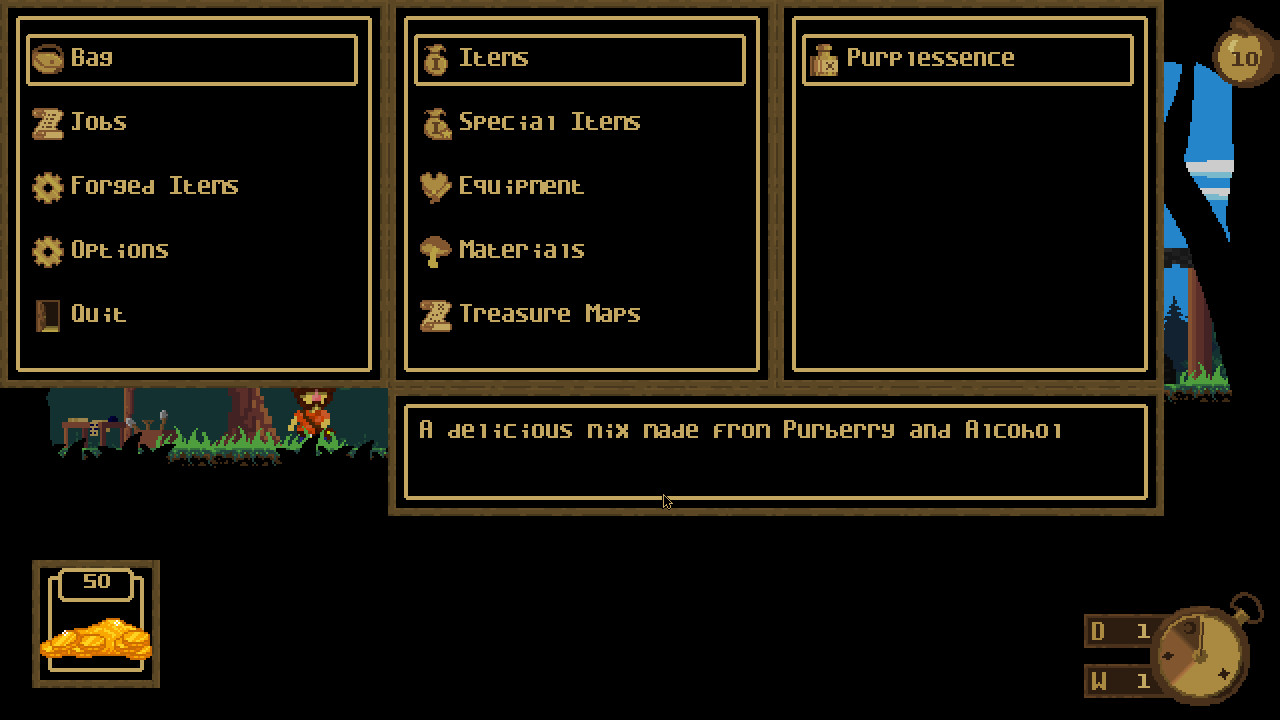Switch to the Equipment category
The height and width of the screenshot is (720, 1280).
[520, 186]
